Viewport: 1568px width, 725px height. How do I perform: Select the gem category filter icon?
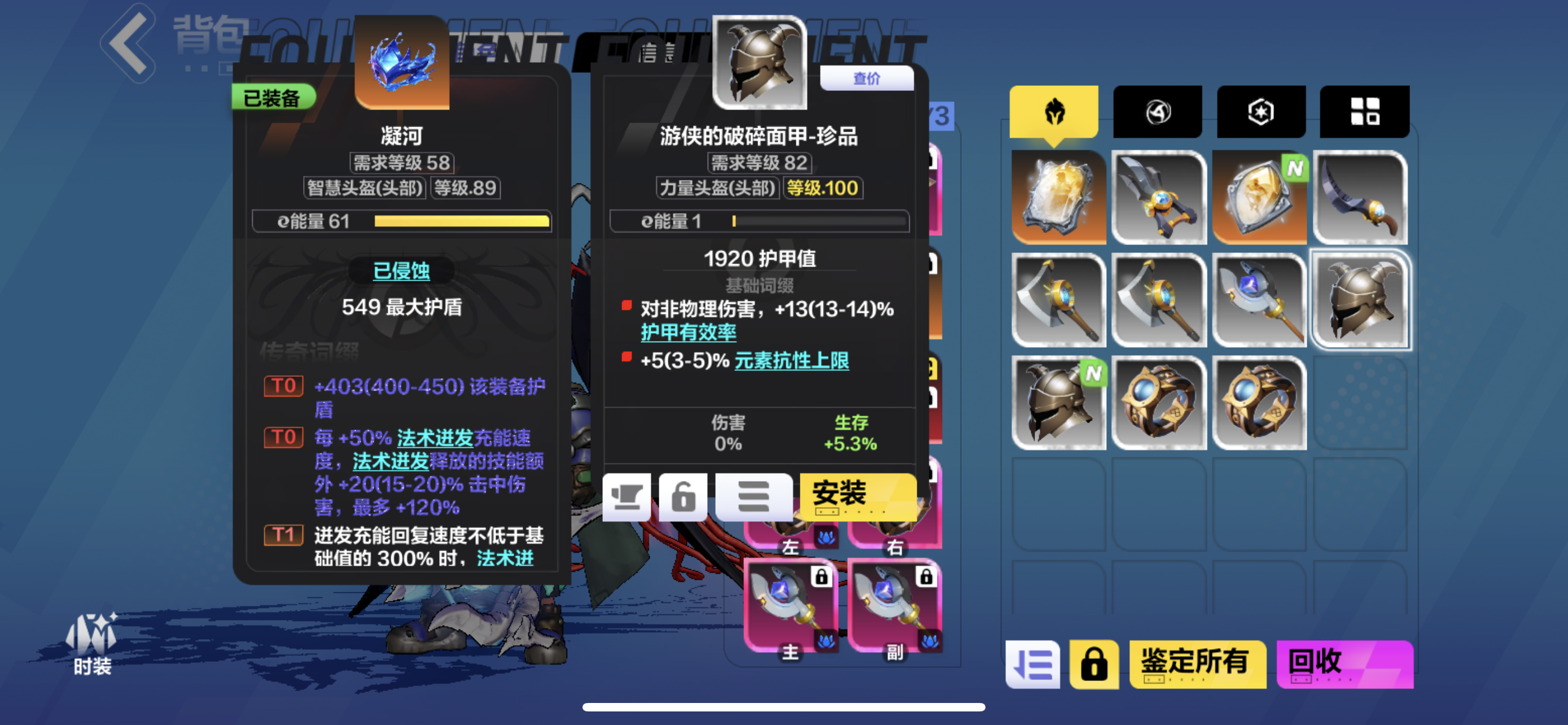(x=1260, y=111)
